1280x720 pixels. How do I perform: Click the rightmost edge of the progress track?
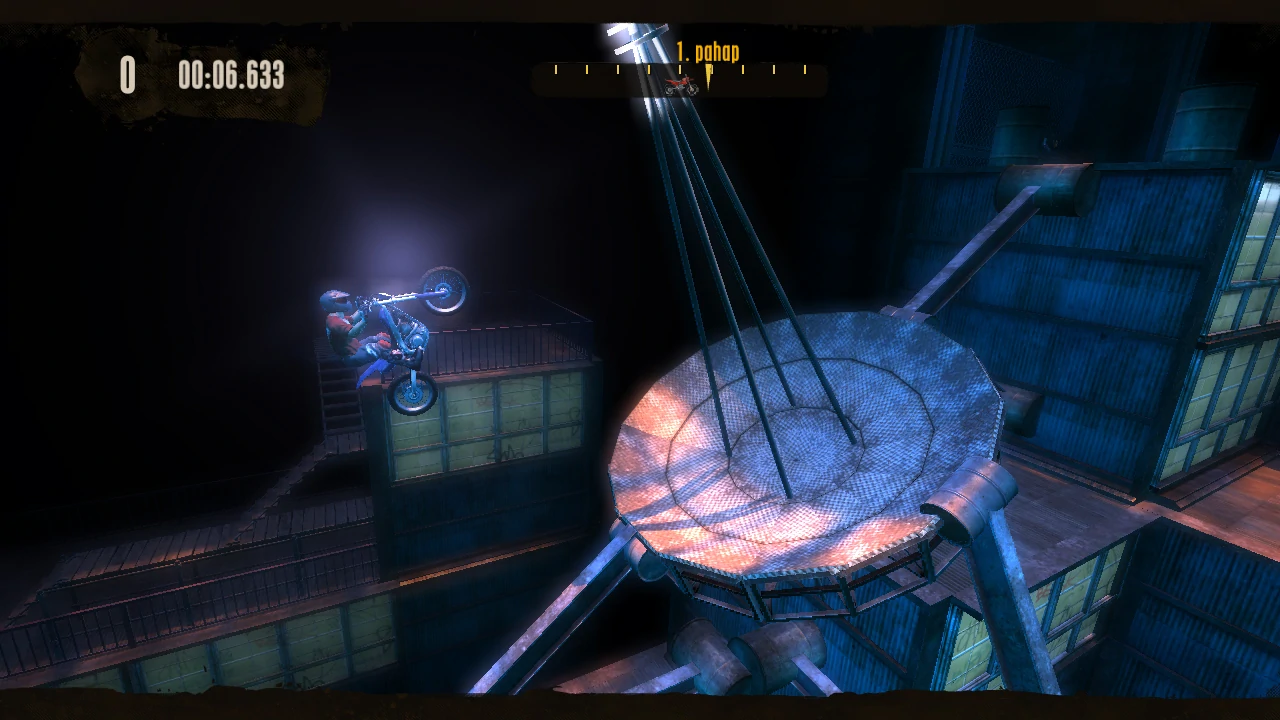click(x=822, y=80)
